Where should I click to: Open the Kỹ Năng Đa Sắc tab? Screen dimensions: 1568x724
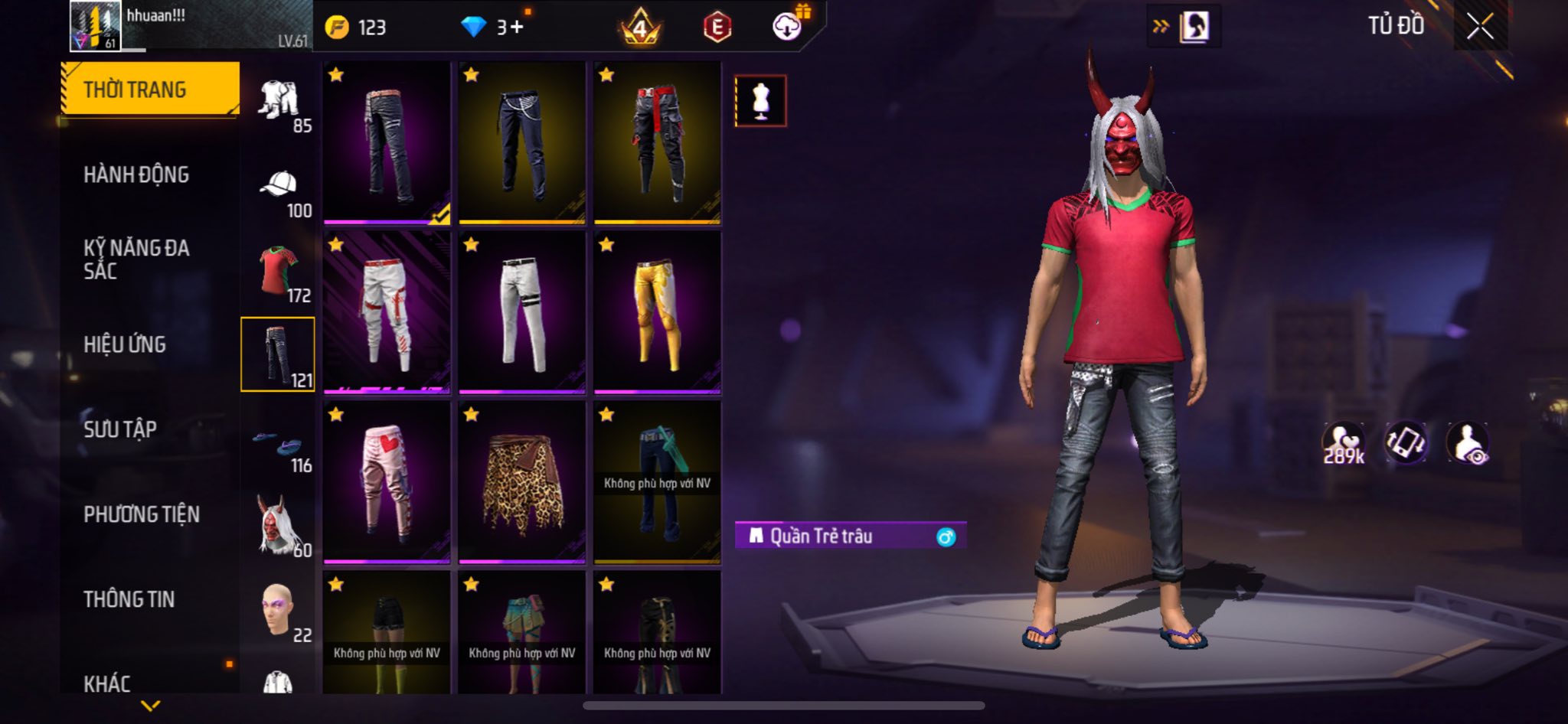136,259
